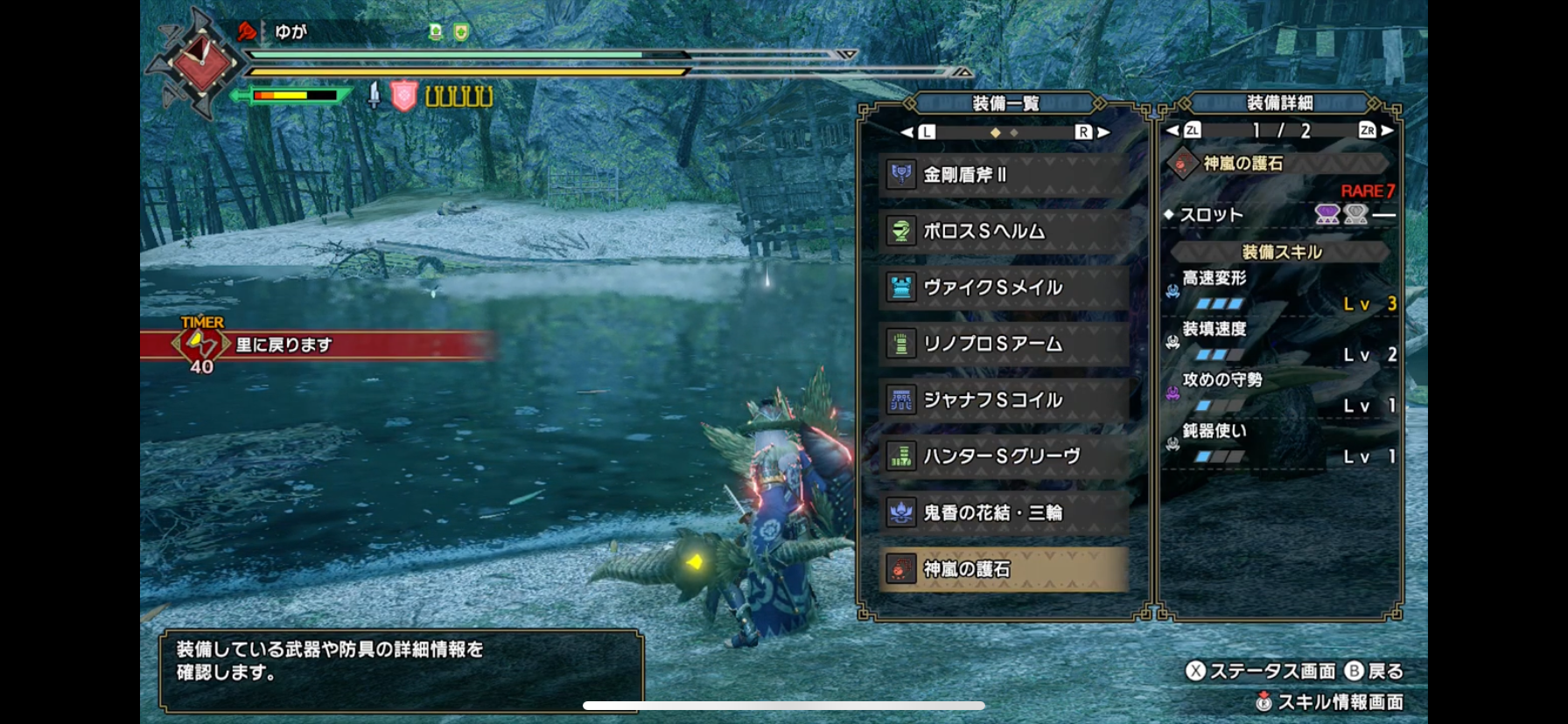Show the 攻めの守勢 skill entry

point(1280,393)
